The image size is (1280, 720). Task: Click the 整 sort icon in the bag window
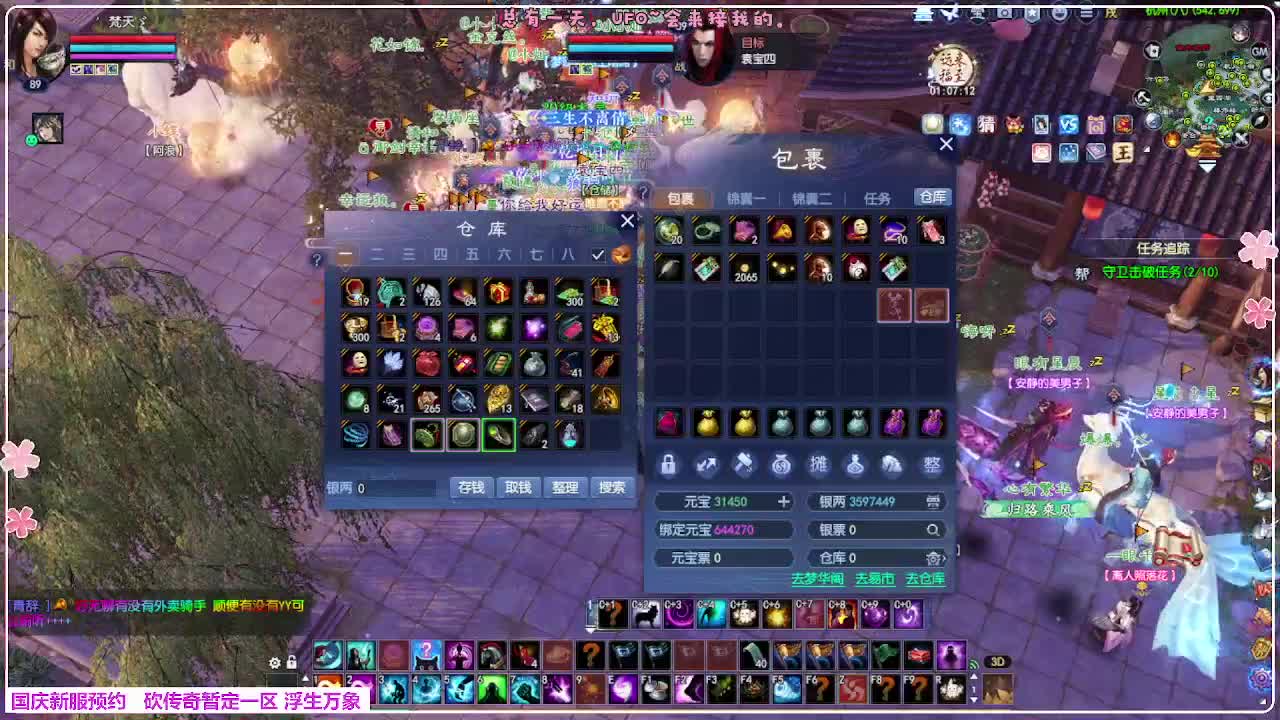click(x=931, y=464)
